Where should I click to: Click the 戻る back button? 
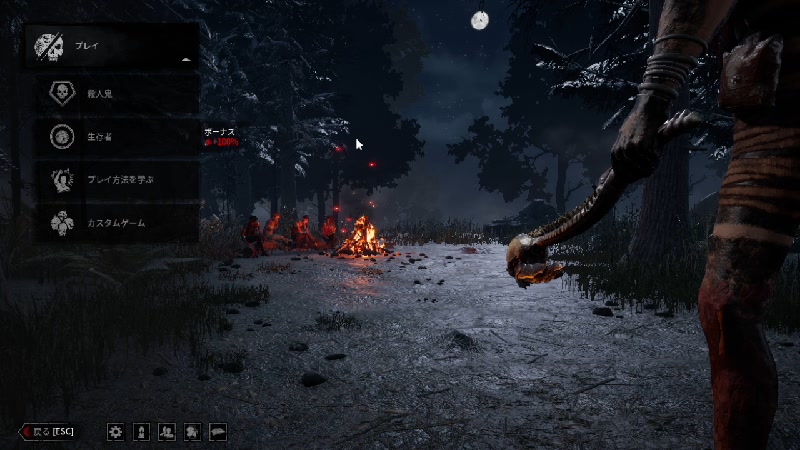pyautogui.click(x=49, y=432)
